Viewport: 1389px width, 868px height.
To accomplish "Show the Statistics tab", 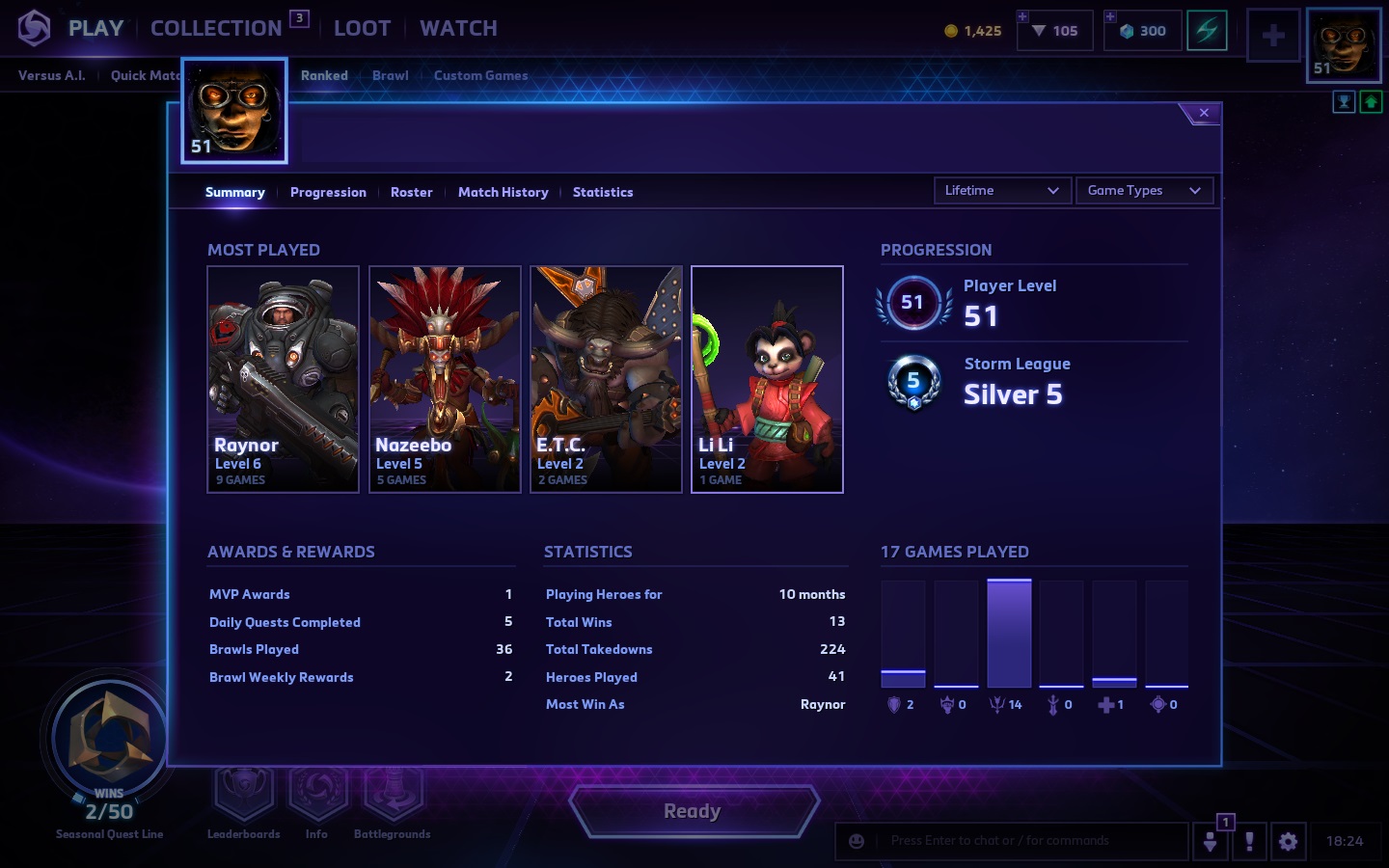I will 603,192.
